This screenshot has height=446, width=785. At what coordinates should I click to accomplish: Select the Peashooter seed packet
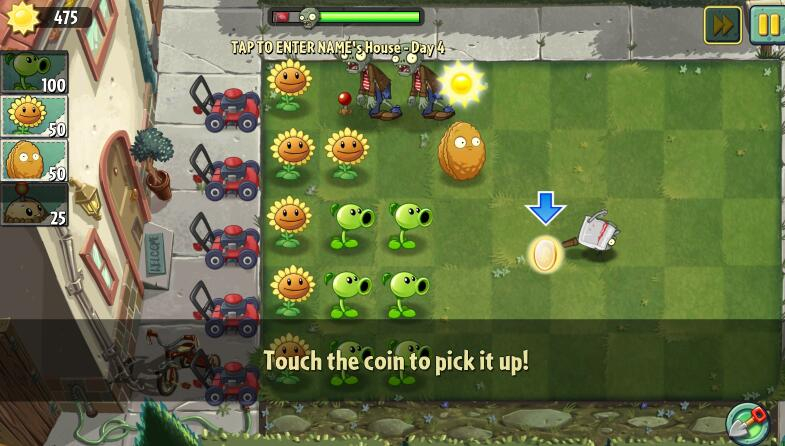point(34,73)
